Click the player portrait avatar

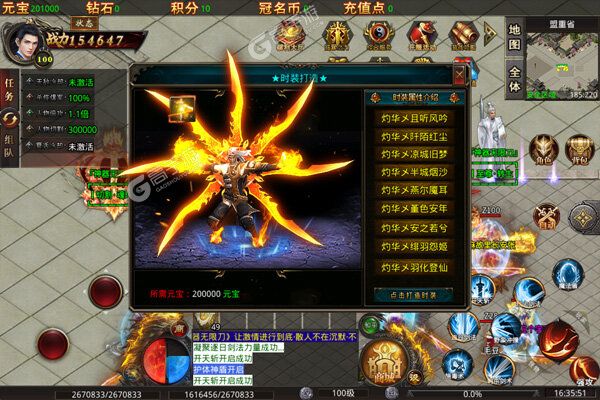pos(22,42)
